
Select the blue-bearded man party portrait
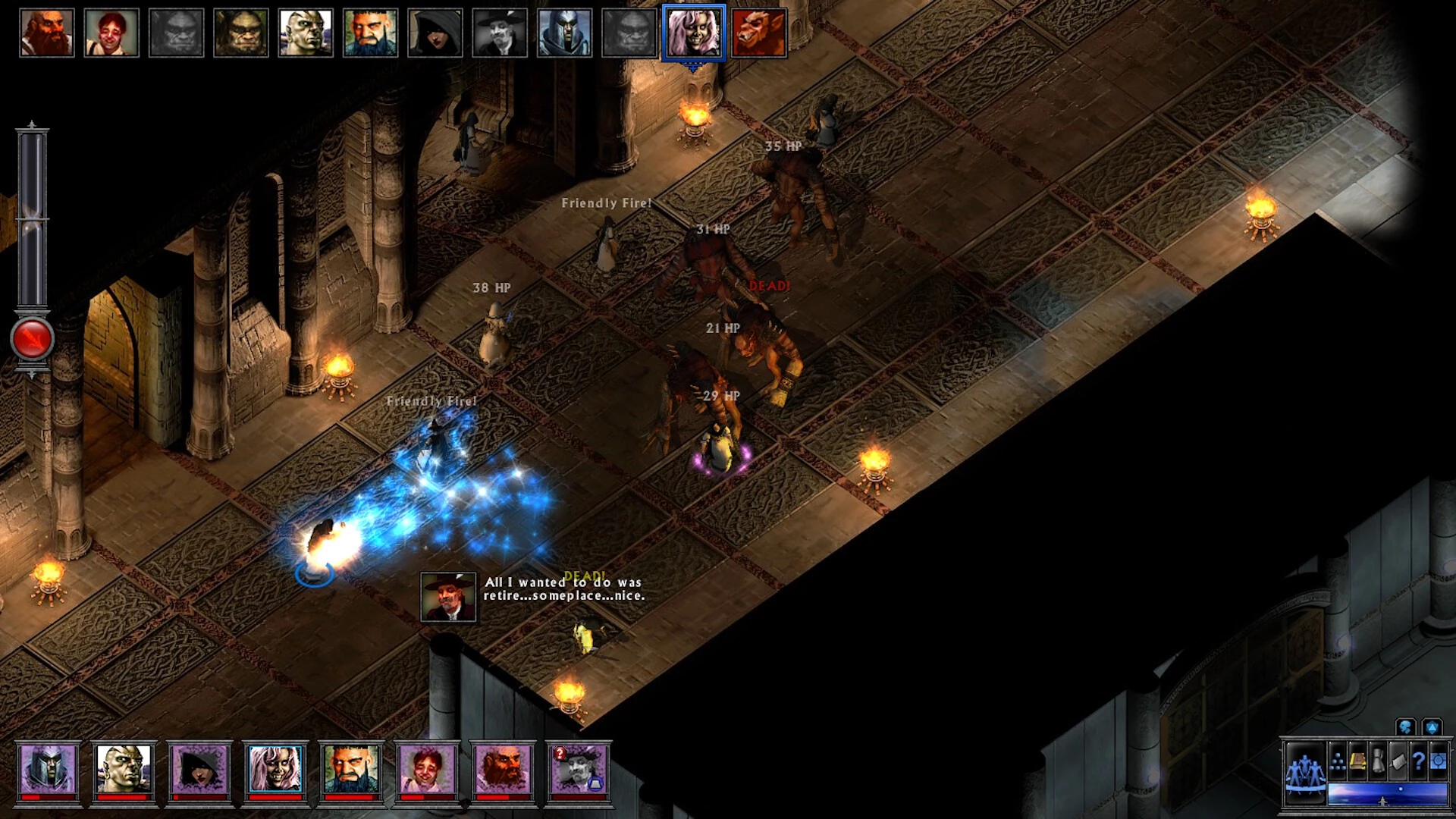point(350,769)
